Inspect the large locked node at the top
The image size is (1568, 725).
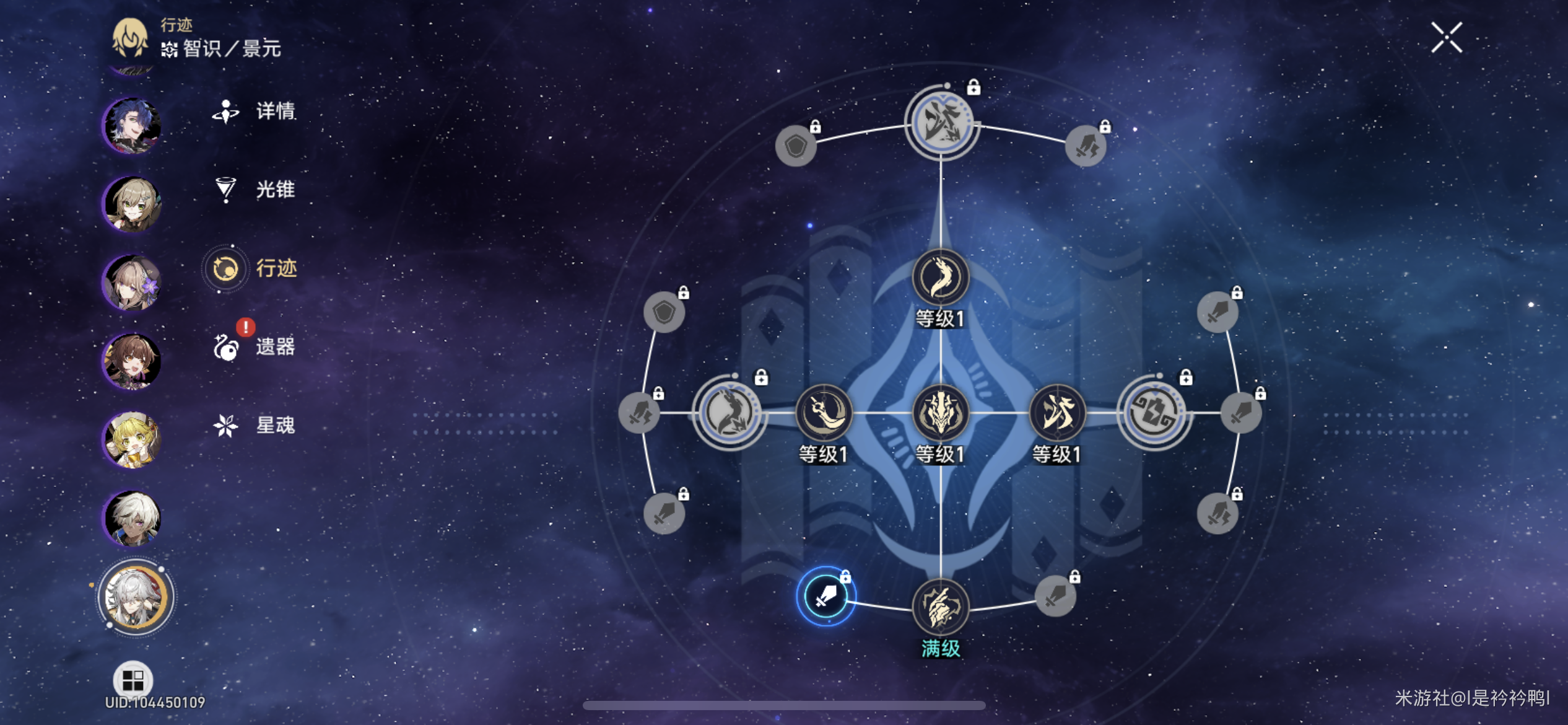point(941,123)
